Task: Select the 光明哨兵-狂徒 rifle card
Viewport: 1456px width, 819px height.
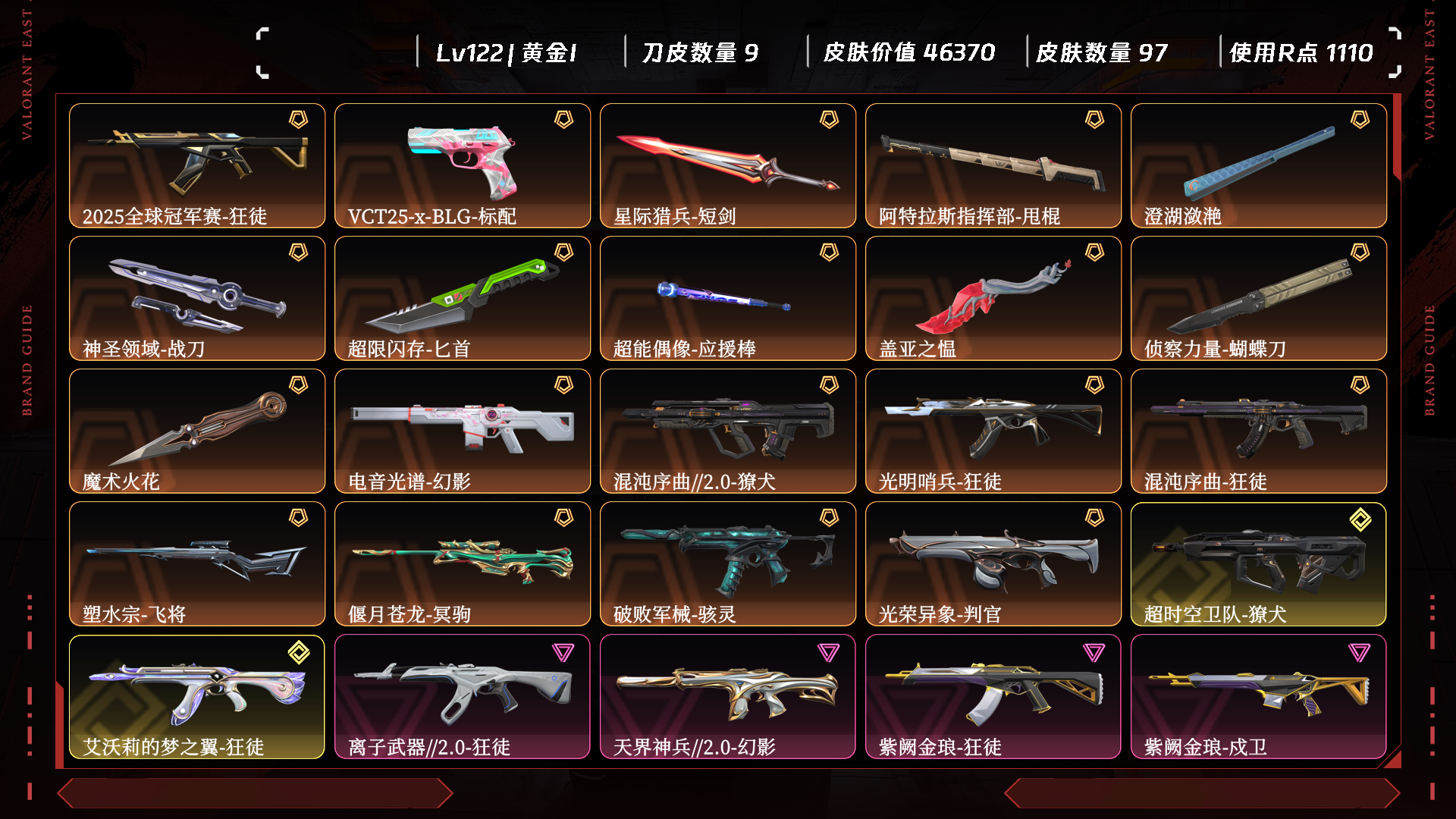Action: tap(993, 431)
